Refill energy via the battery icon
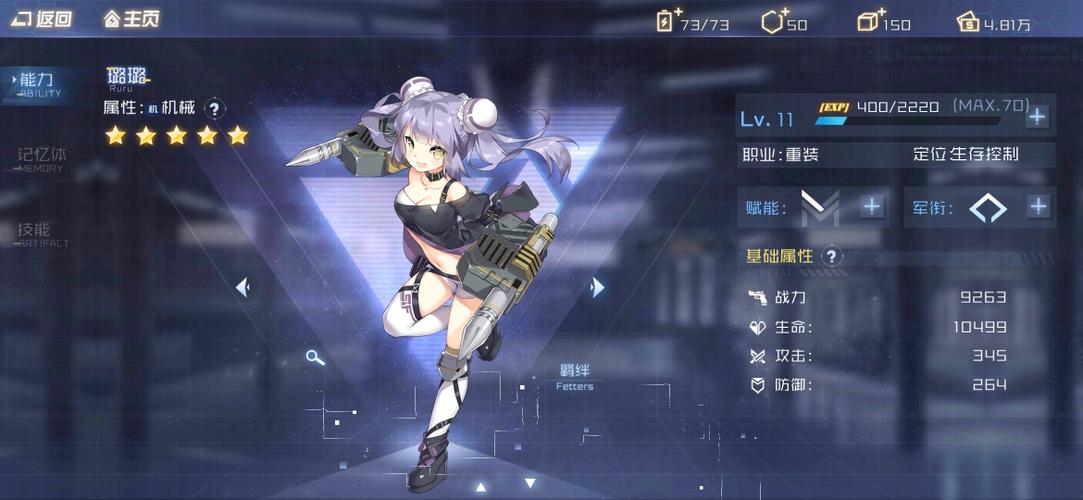 [667, 21]
